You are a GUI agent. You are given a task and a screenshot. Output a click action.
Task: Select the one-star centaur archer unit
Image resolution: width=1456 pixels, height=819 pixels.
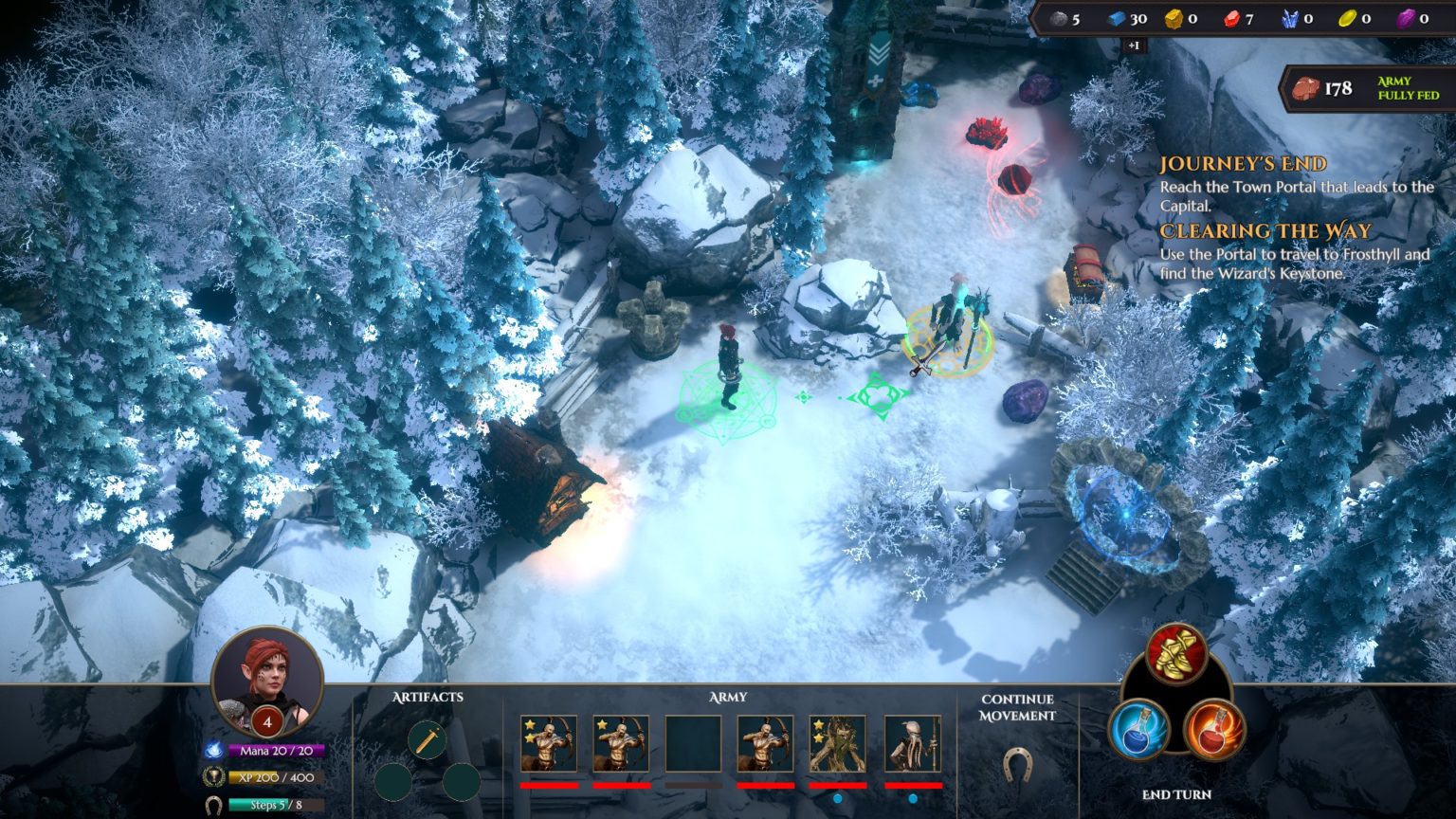pos(621,744)
